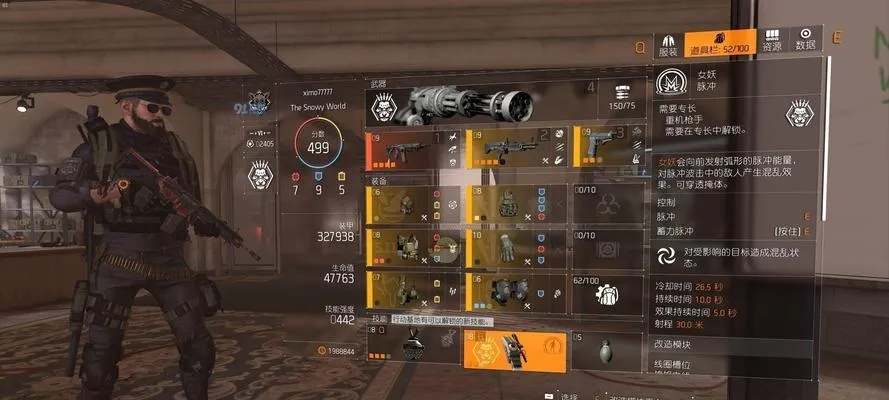Viewport: 889px width, 400px height.
Task: Select the pistol sidearm in slot 3
Action: tap(607, 149)
